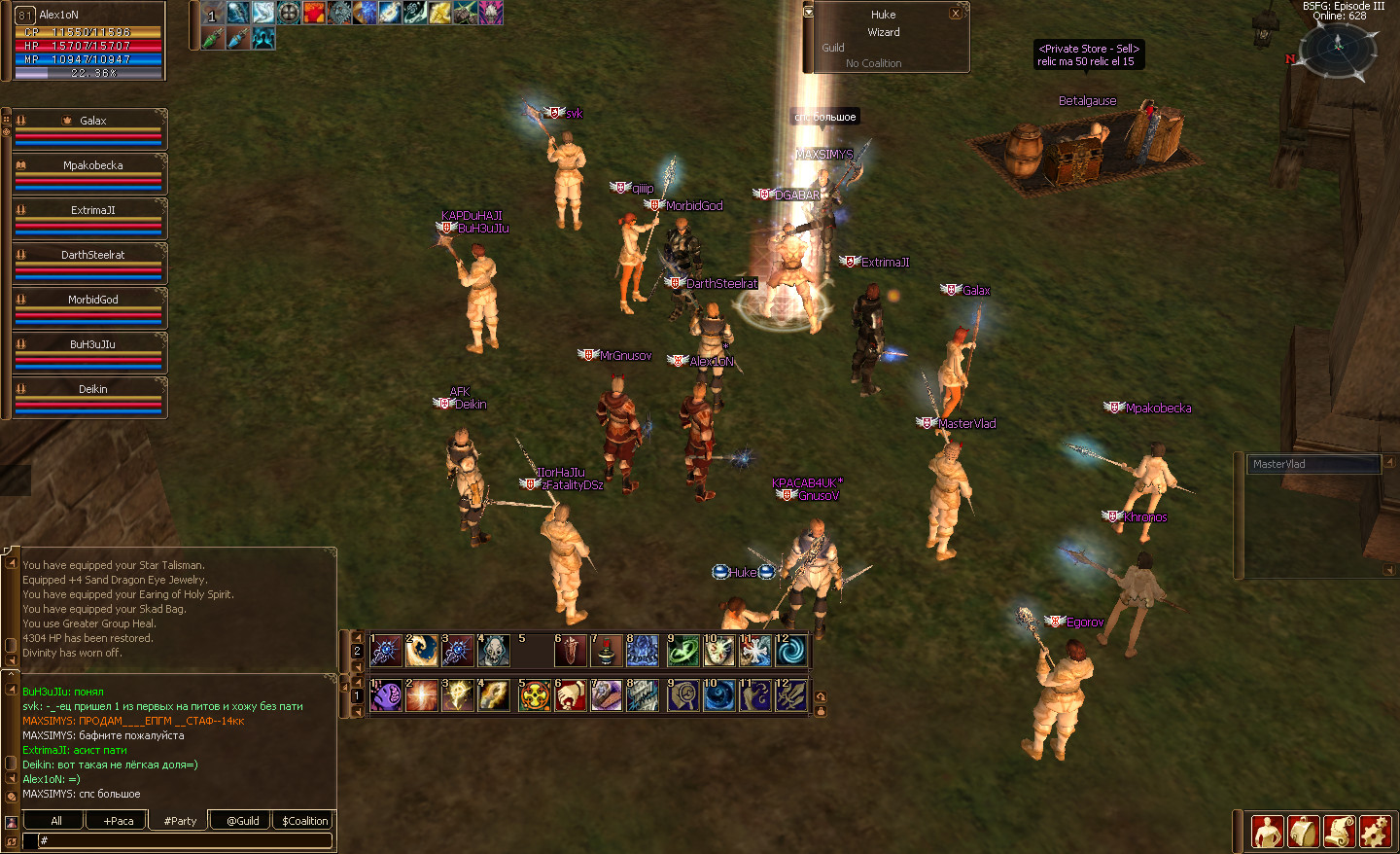The width and height of the screenshot is (1400, 854).
Task: Open the inventory bag
Action: [1303, 832]
